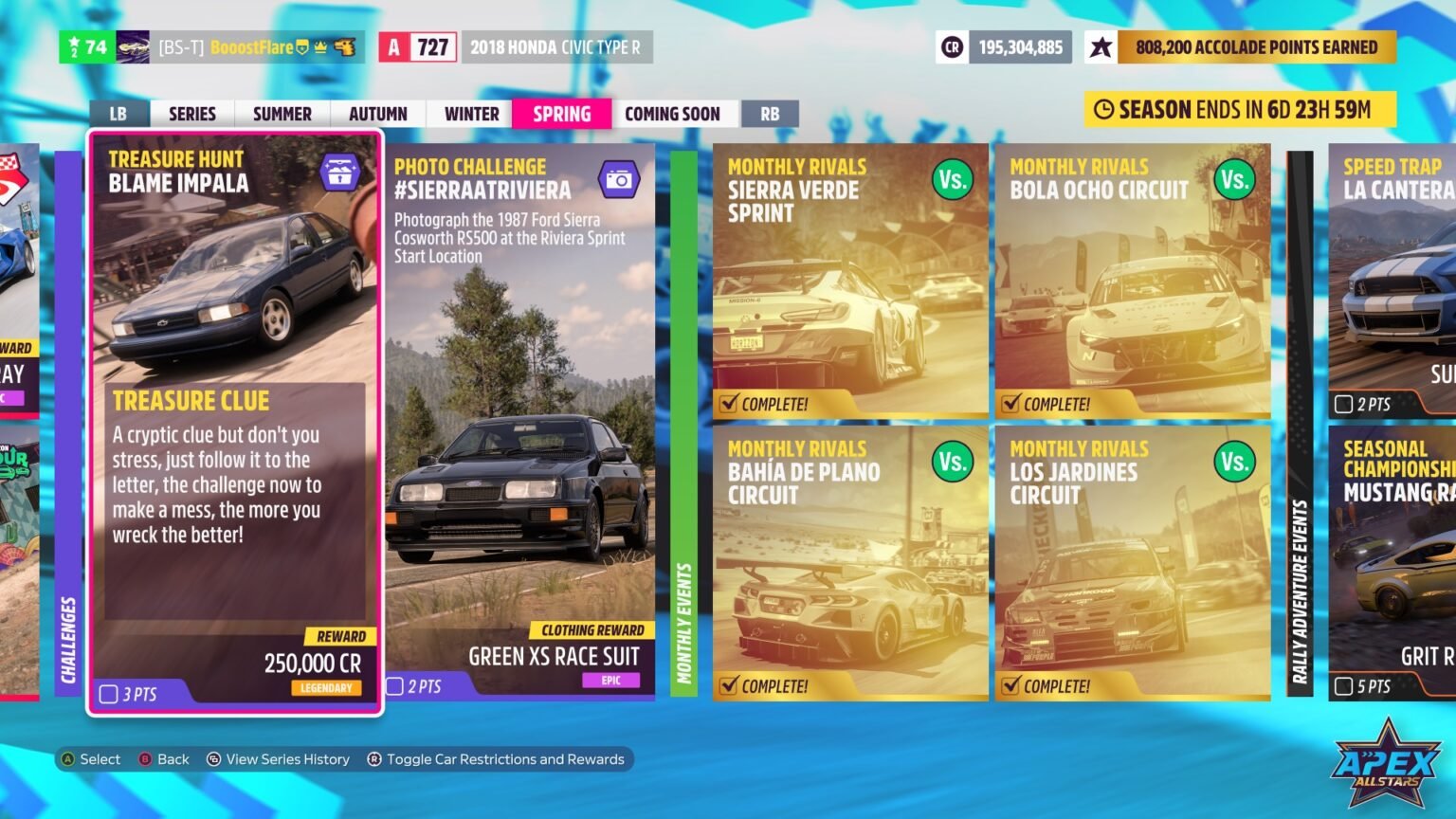Click the Vs. icon on Bola Ocho Circuit
1456x819 pixels.
tap(1233, 179)
